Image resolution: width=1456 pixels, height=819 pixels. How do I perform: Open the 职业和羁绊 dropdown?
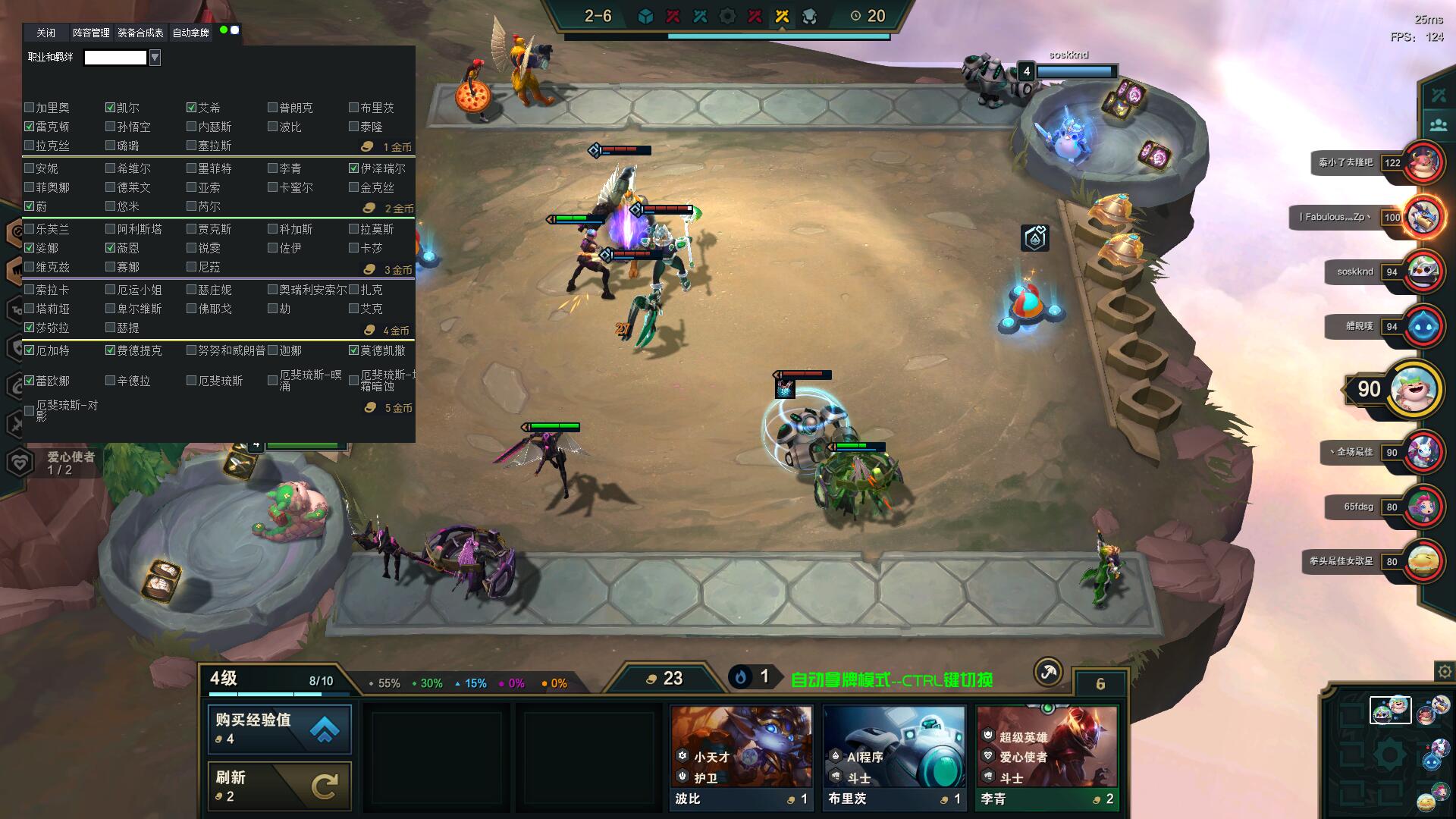point(155,58)
